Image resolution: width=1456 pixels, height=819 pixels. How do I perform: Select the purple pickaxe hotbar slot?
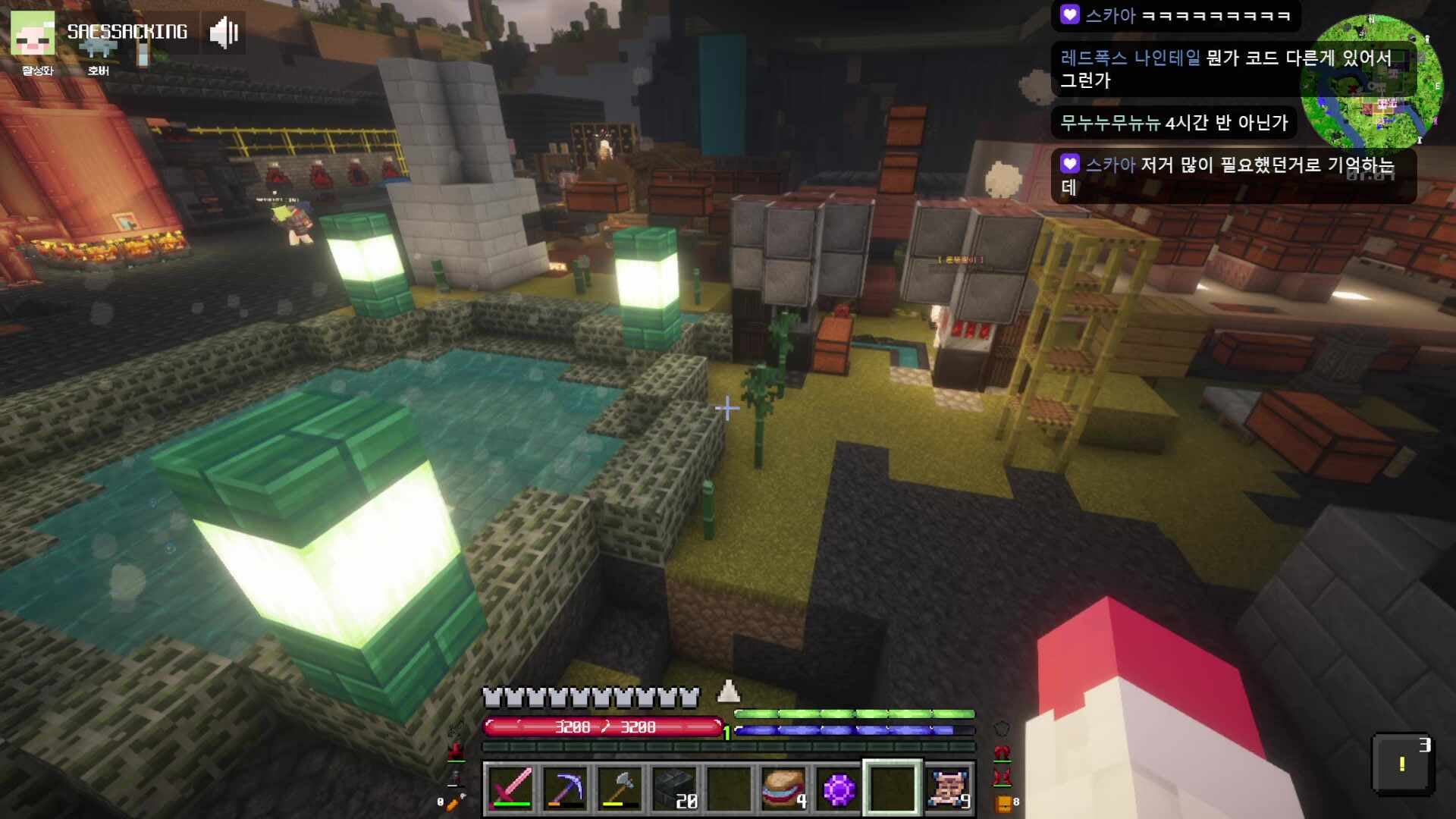(566, 789)
